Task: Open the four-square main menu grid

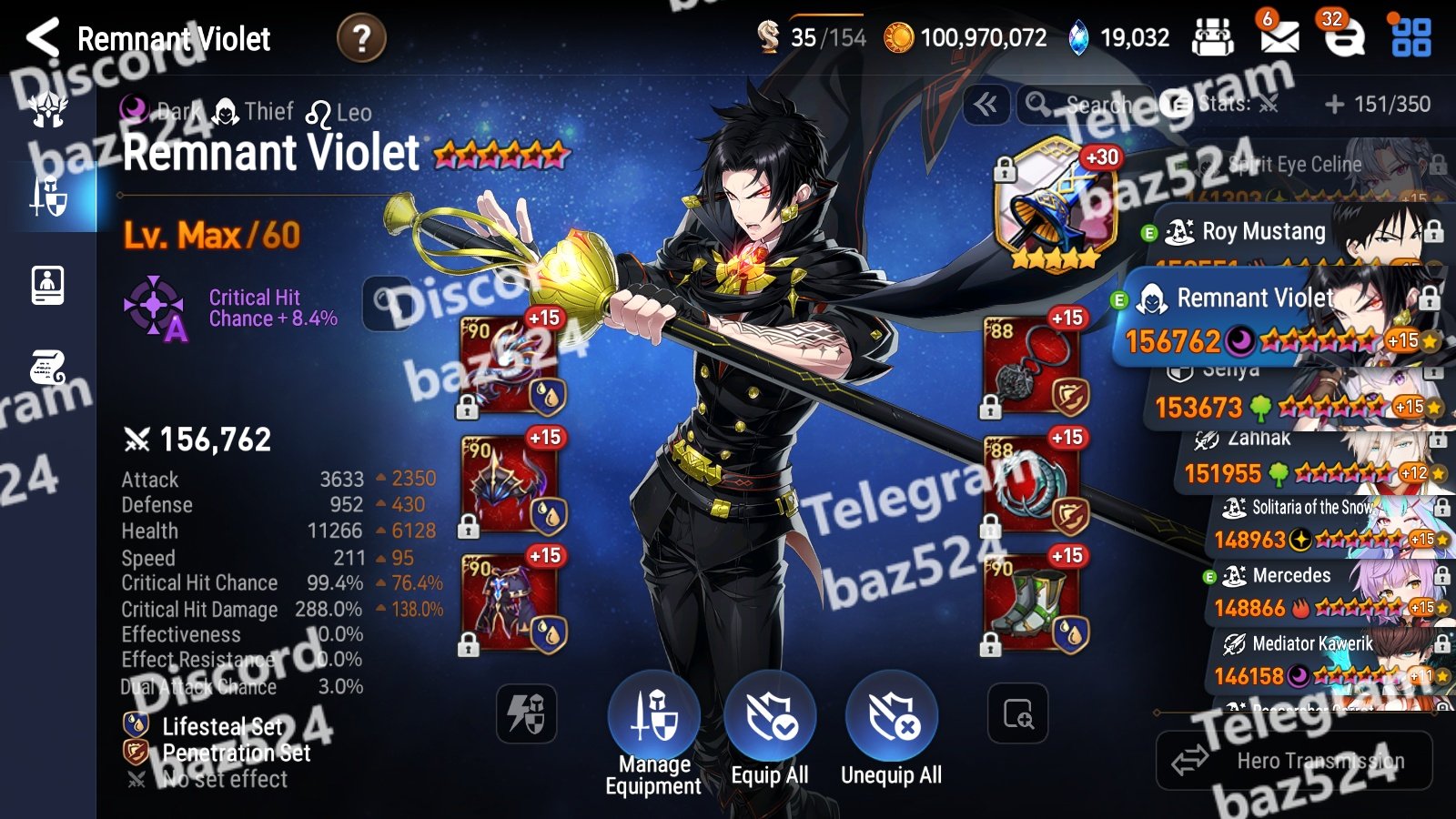Action: pyautogui.click(x=1410, y=37)
